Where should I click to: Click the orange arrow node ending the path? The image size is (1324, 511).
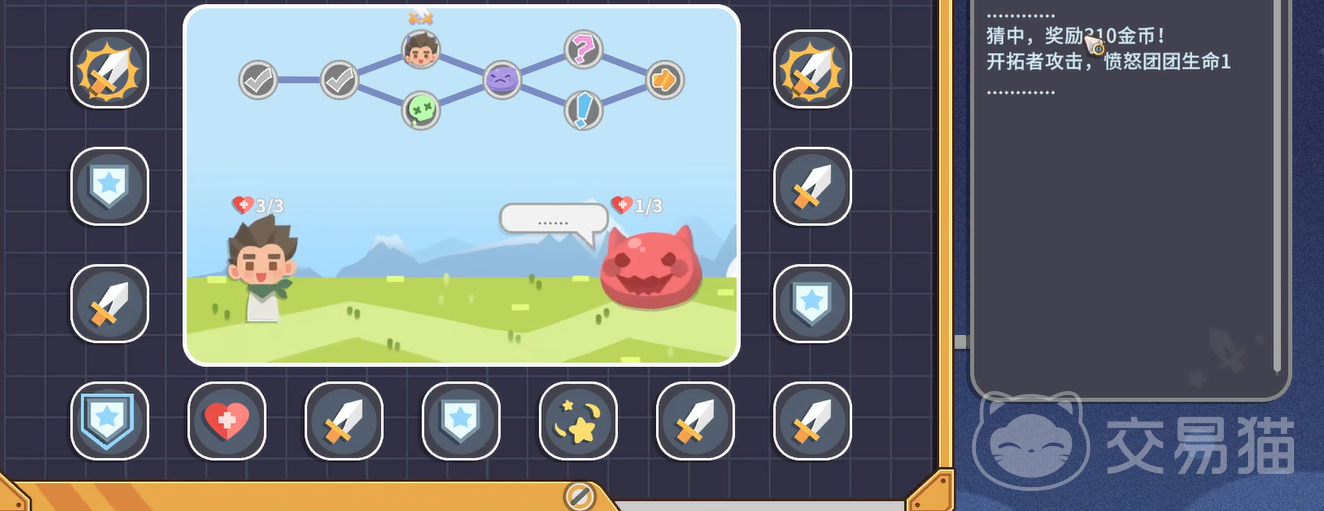coord(664,79)
